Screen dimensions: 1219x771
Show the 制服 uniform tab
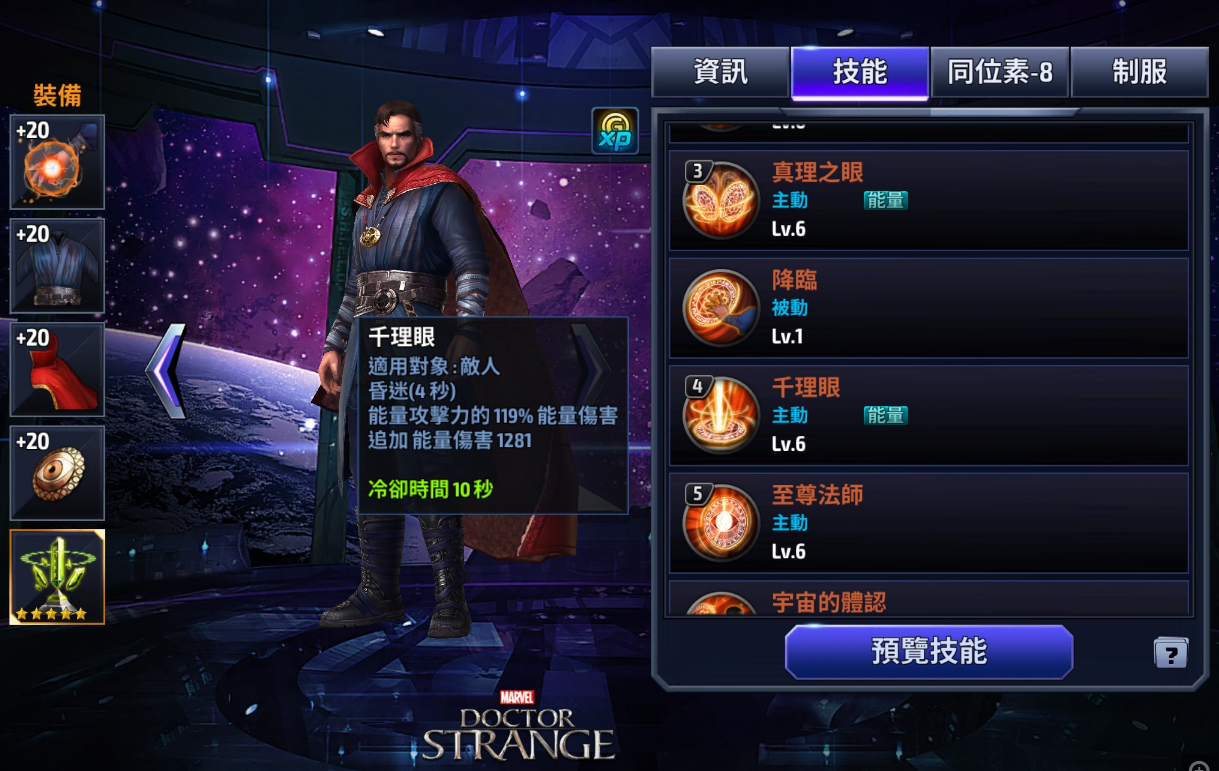tap(1139, 73)
